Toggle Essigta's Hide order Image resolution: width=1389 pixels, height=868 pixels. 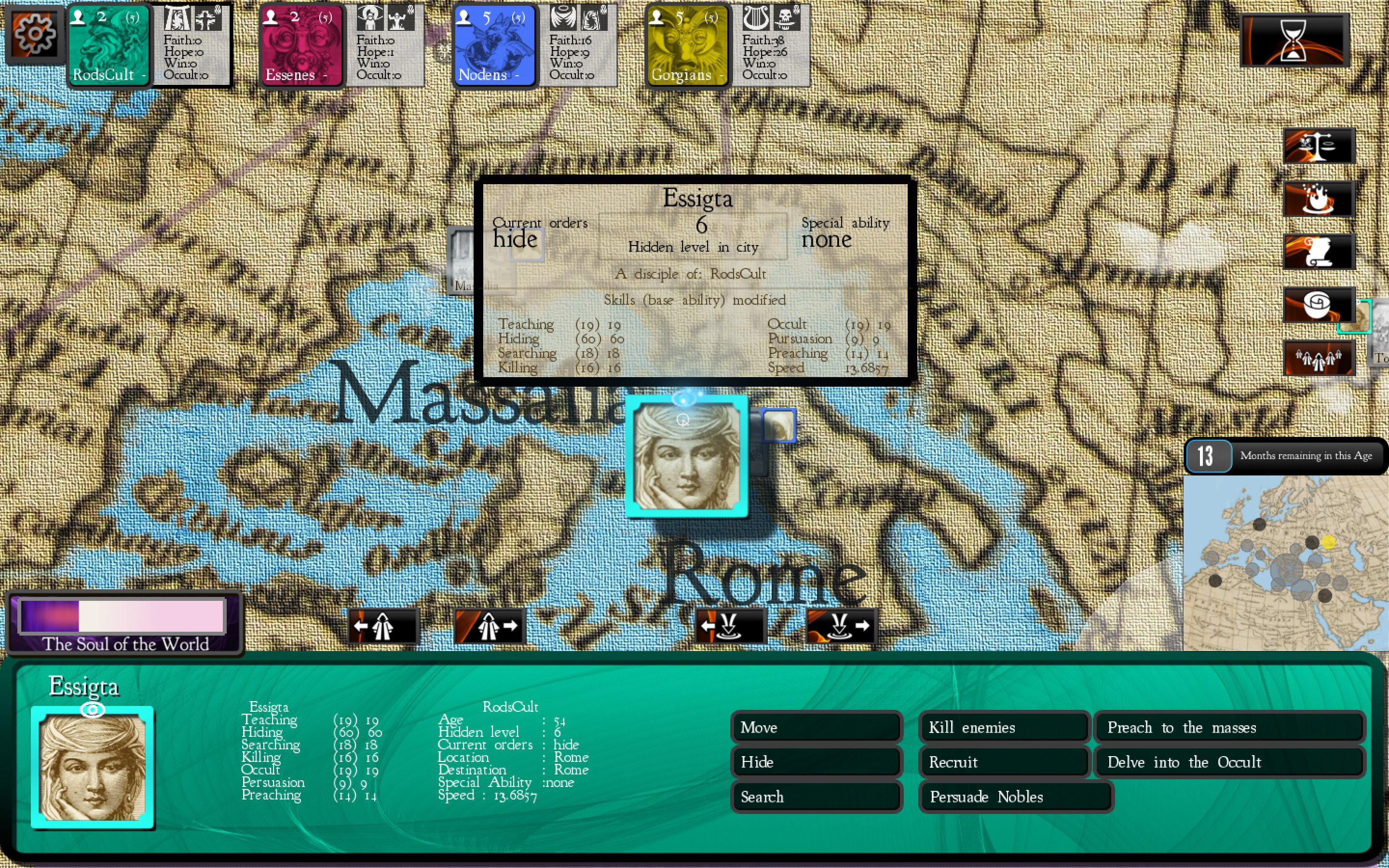click(816, 762)
